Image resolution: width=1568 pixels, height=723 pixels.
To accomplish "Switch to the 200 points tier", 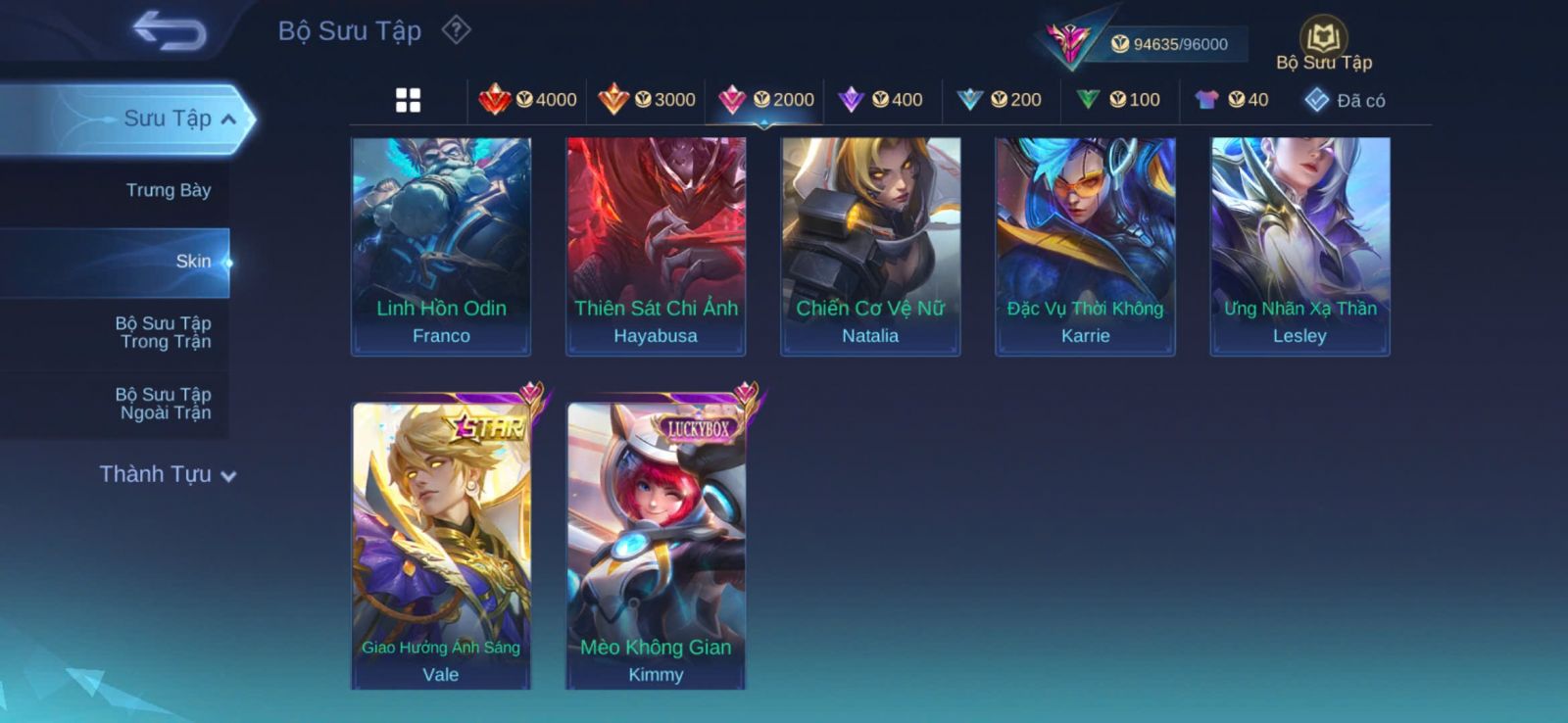I will coord(1001,100).
